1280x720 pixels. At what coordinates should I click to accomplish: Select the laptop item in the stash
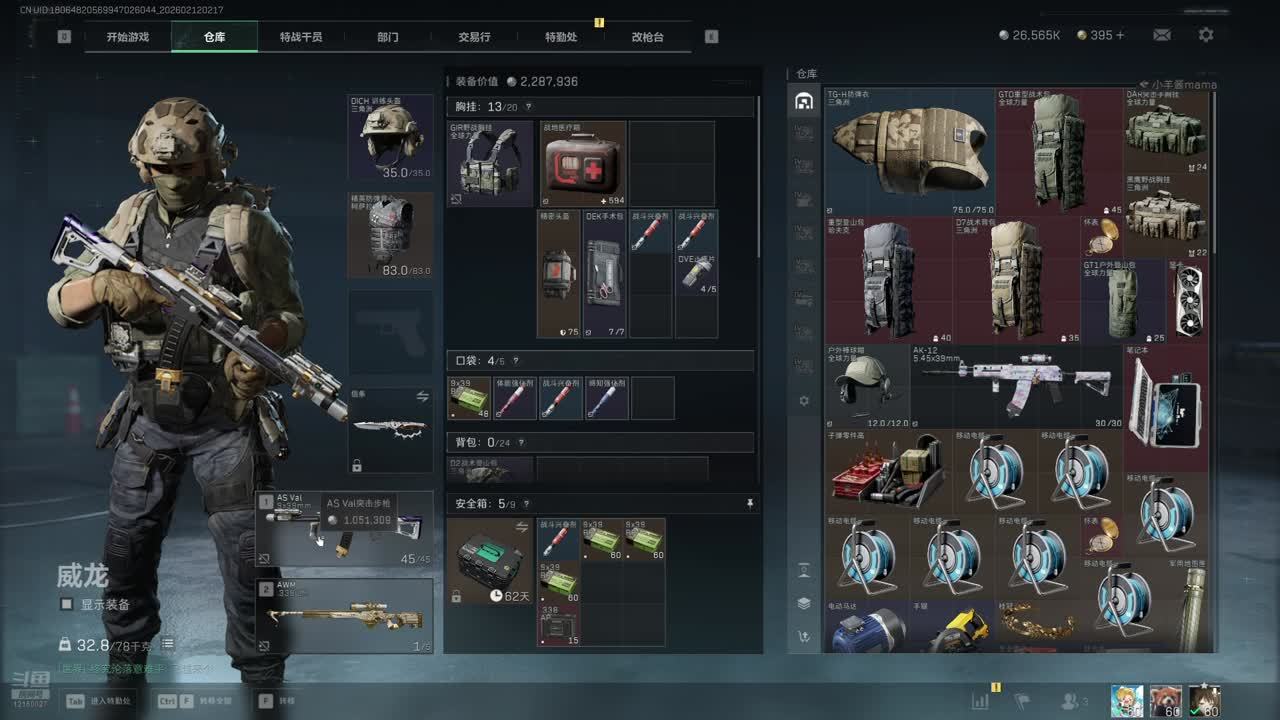click(1165, 405)
